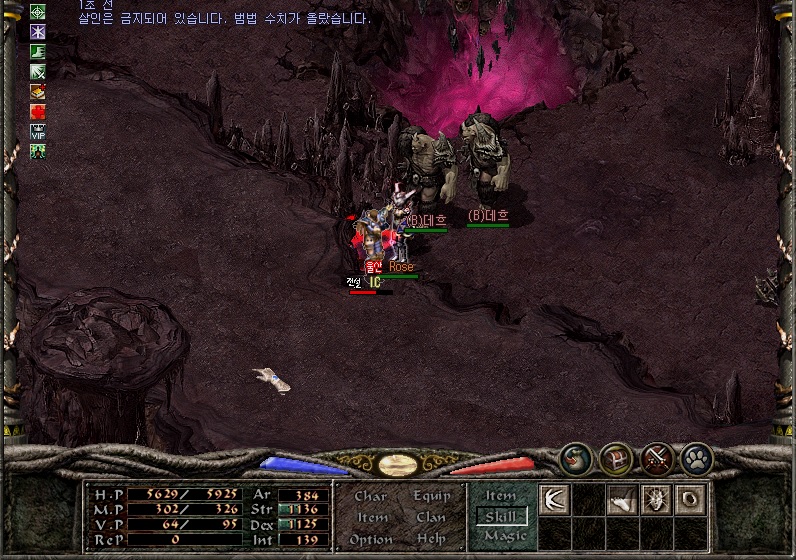The width and height of the screenshot is (796, 560).
Task: Select the purple star buff icon
Action: pyautogui.click(x=38, y=31)
